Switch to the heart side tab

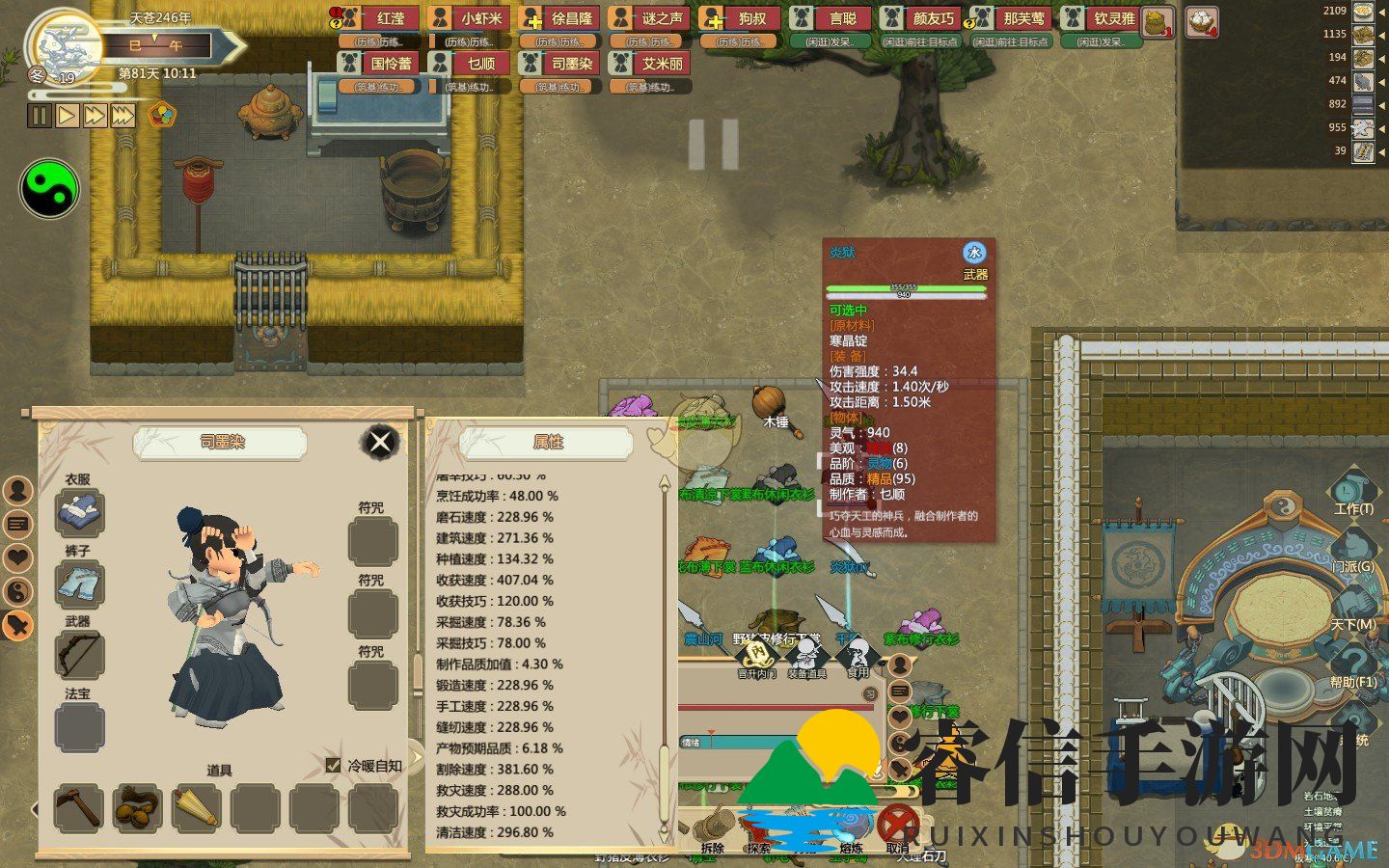point(18,557)
